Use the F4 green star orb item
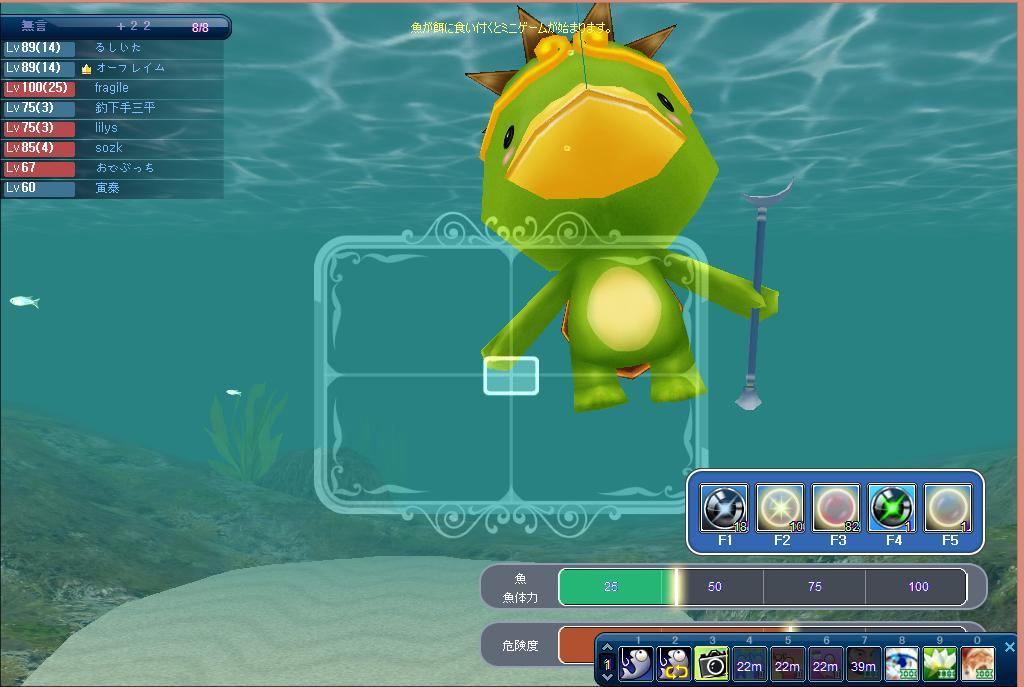The width and height of the screenshot is (1024, 687). click(x=892, y=508)
